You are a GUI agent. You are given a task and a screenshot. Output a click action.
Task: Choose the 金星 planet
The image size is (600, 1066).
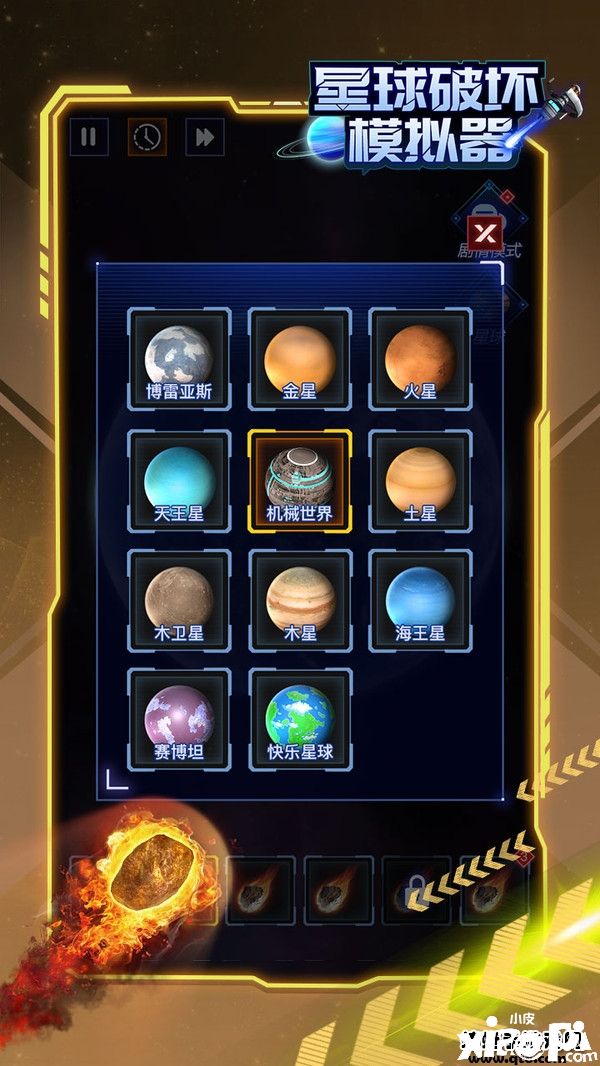pos(300,358)
